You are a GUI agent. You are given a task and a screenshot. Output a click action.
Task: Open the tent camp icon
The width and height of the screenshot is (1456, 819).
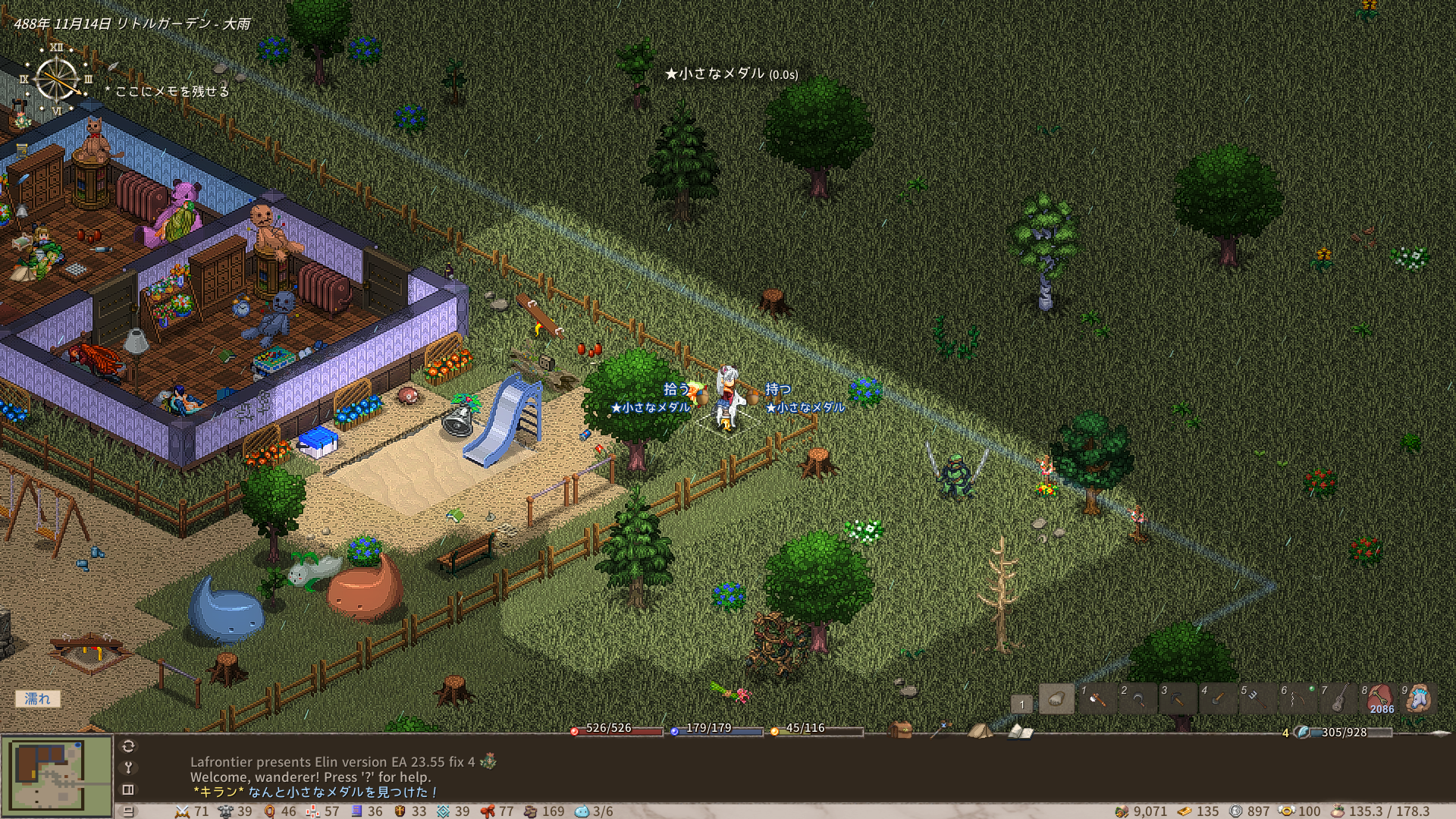[980, 730]
